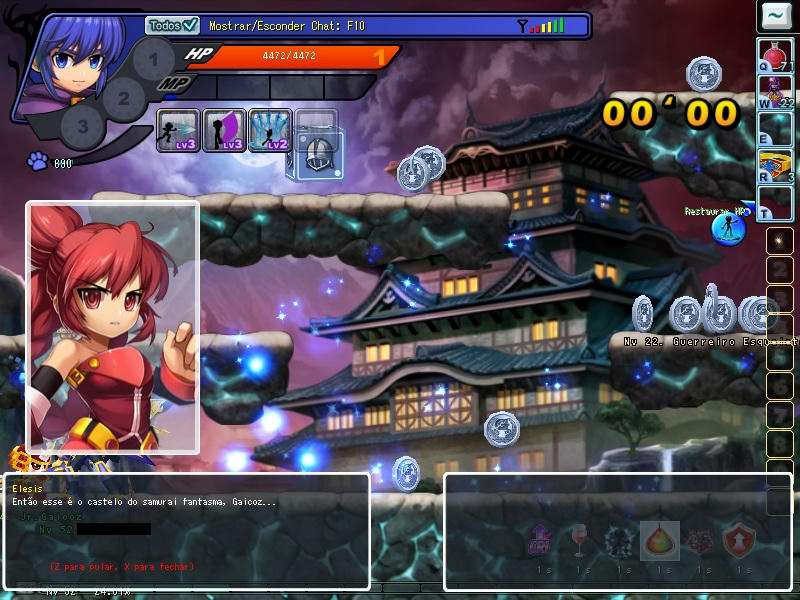Select the orange teardrop buff icon
The image size is (800, 600).
(x=660, y=541)
